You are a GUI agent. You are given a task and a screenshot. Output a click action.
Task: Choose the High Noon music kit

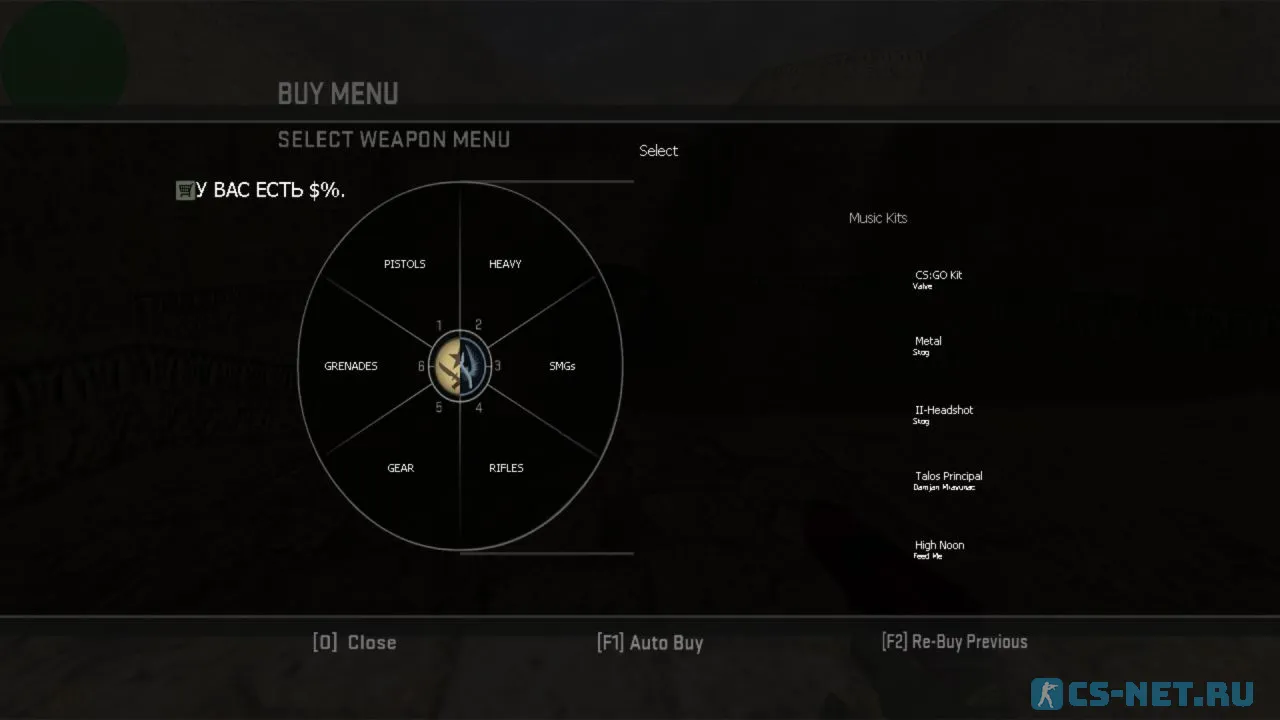939,546
